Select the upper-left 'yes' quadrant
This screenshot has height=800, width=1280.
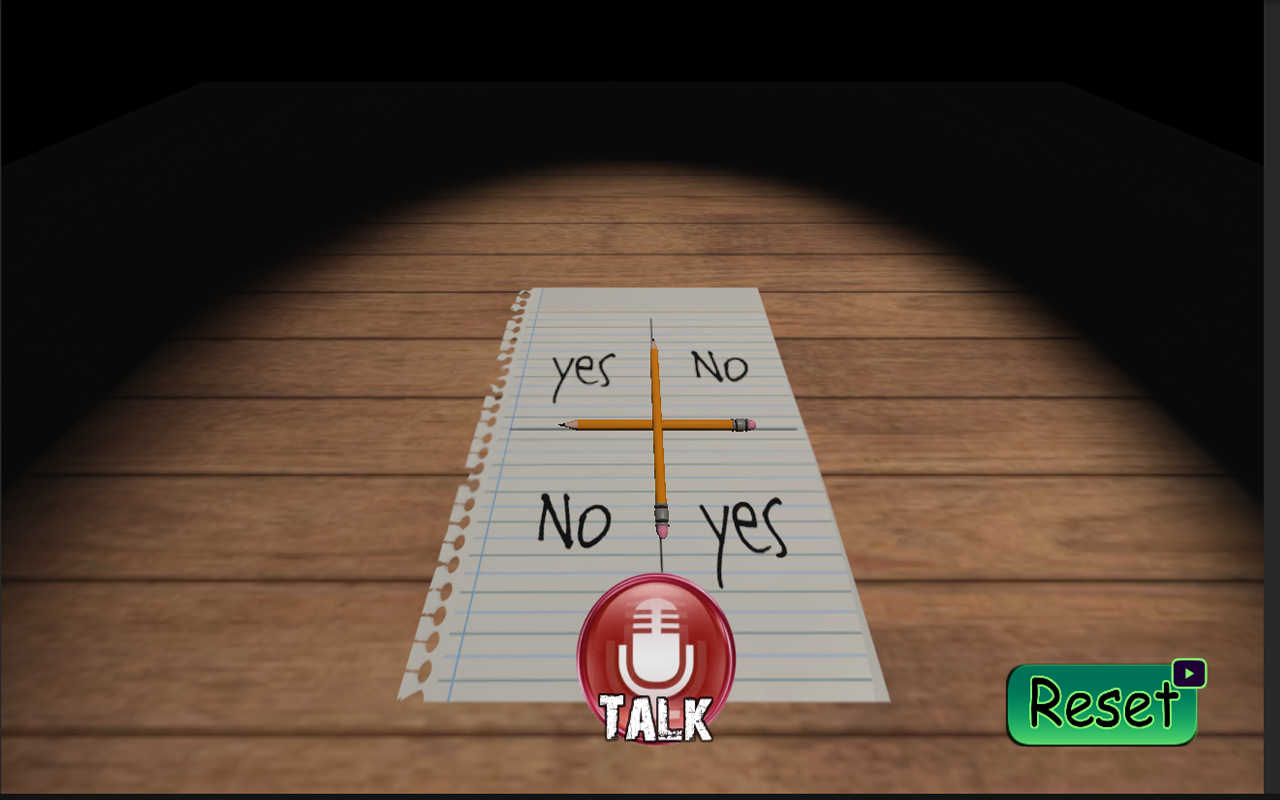click(585, 369)
